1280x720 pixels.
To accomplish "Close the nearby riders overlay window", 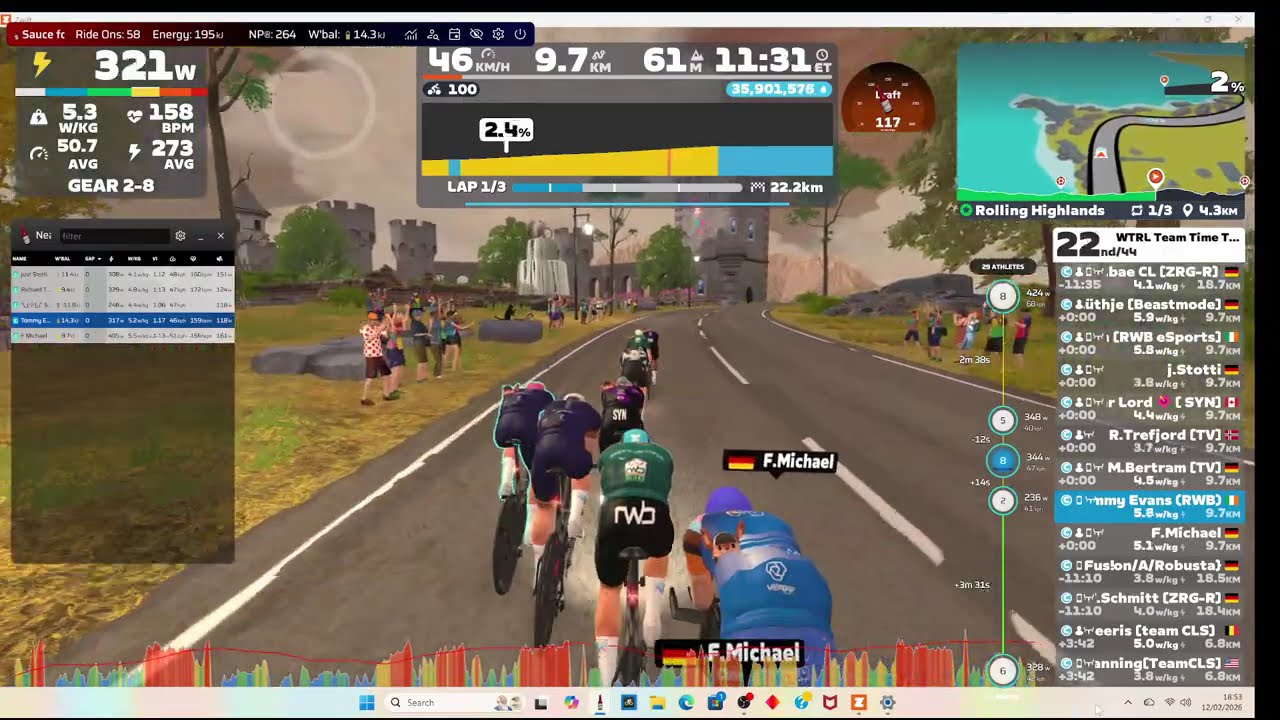I will [220, 236].
